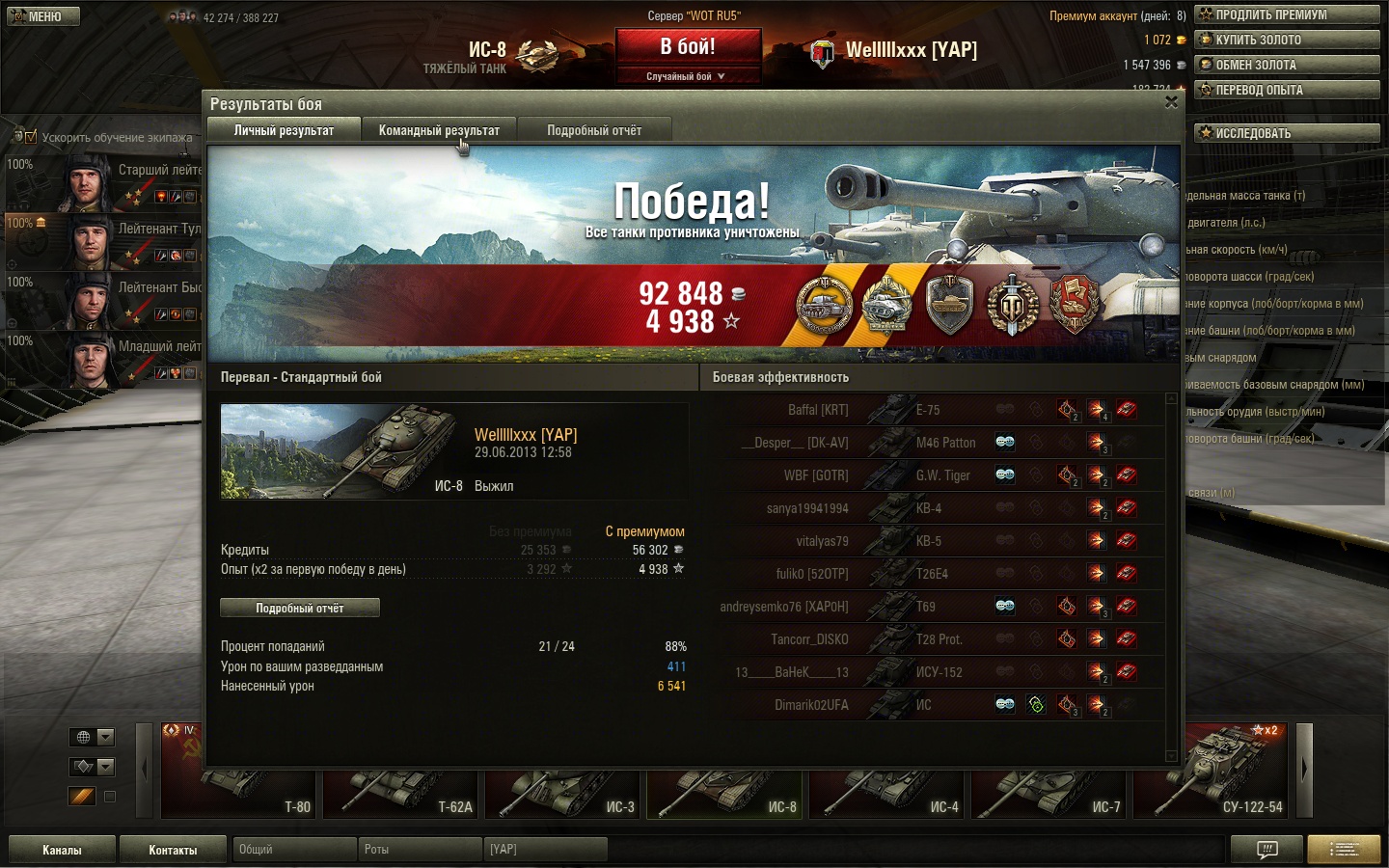
Task: Open the Случайный бой battle type dropdown
Action: tap(686, 76)
